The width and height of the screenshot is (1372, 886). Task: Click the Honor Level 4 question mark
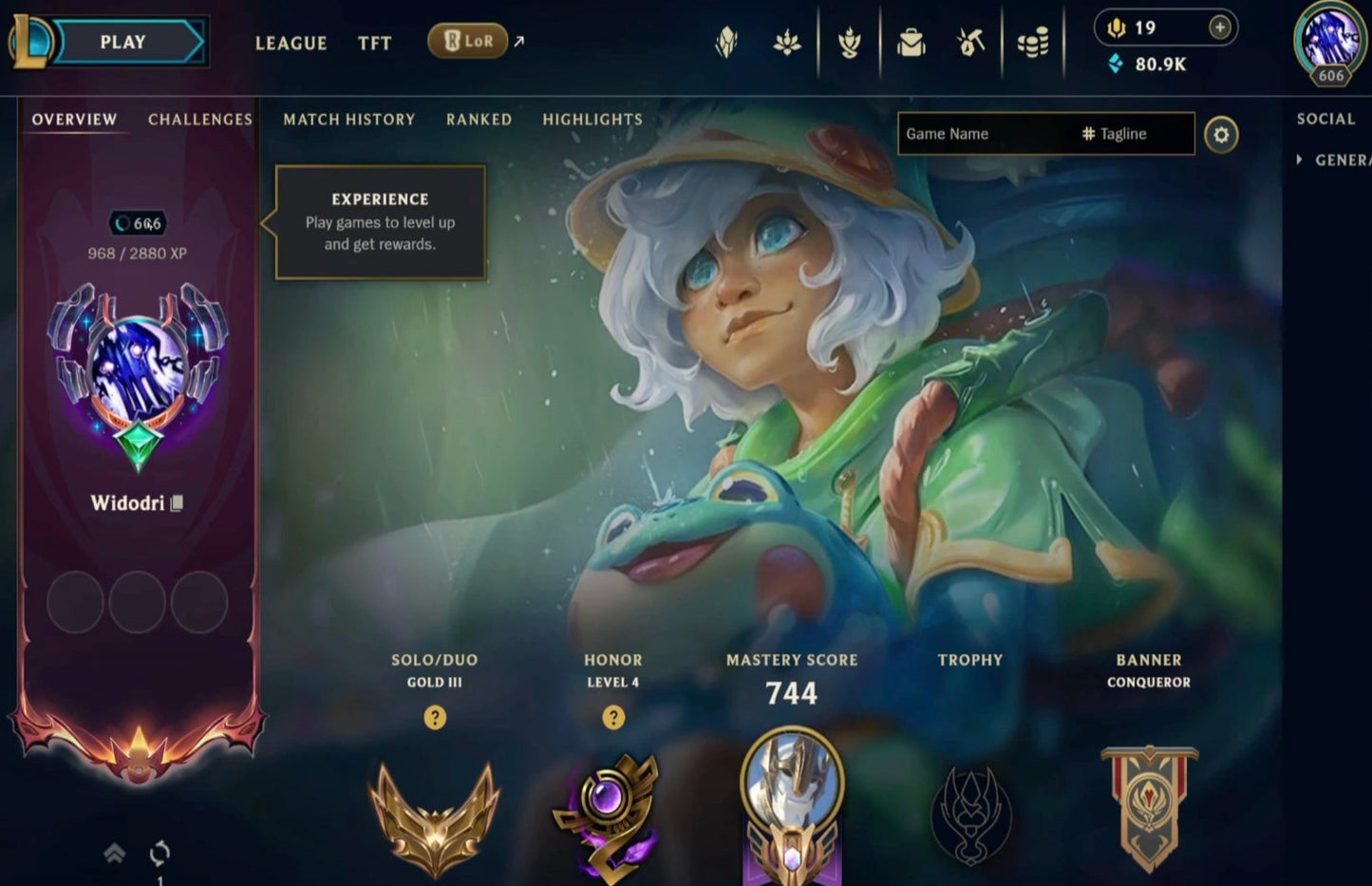(613, 719)
